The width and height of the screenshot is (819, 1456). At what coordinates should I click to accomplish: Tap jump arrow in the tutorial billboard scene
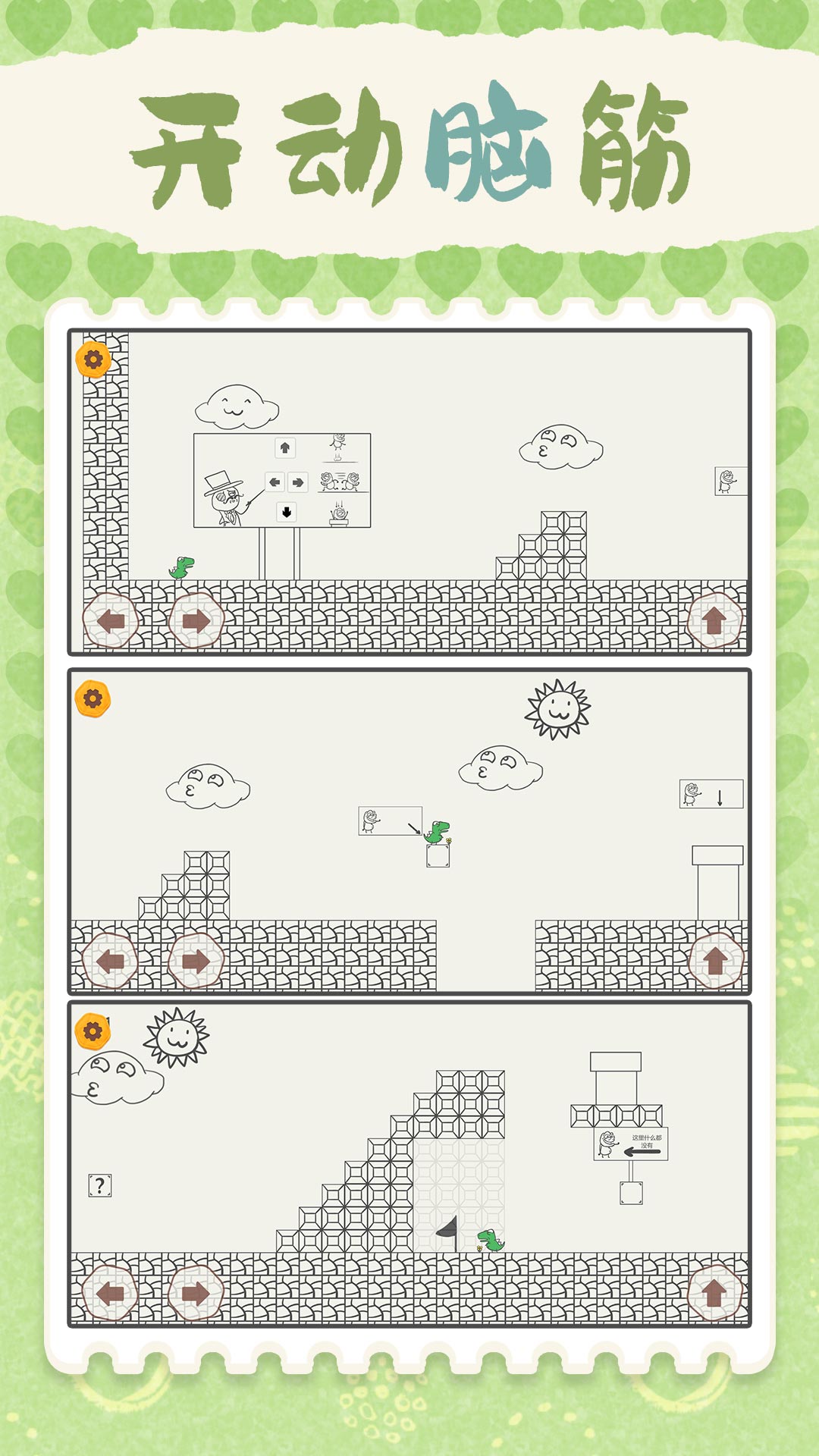[714, 621]
